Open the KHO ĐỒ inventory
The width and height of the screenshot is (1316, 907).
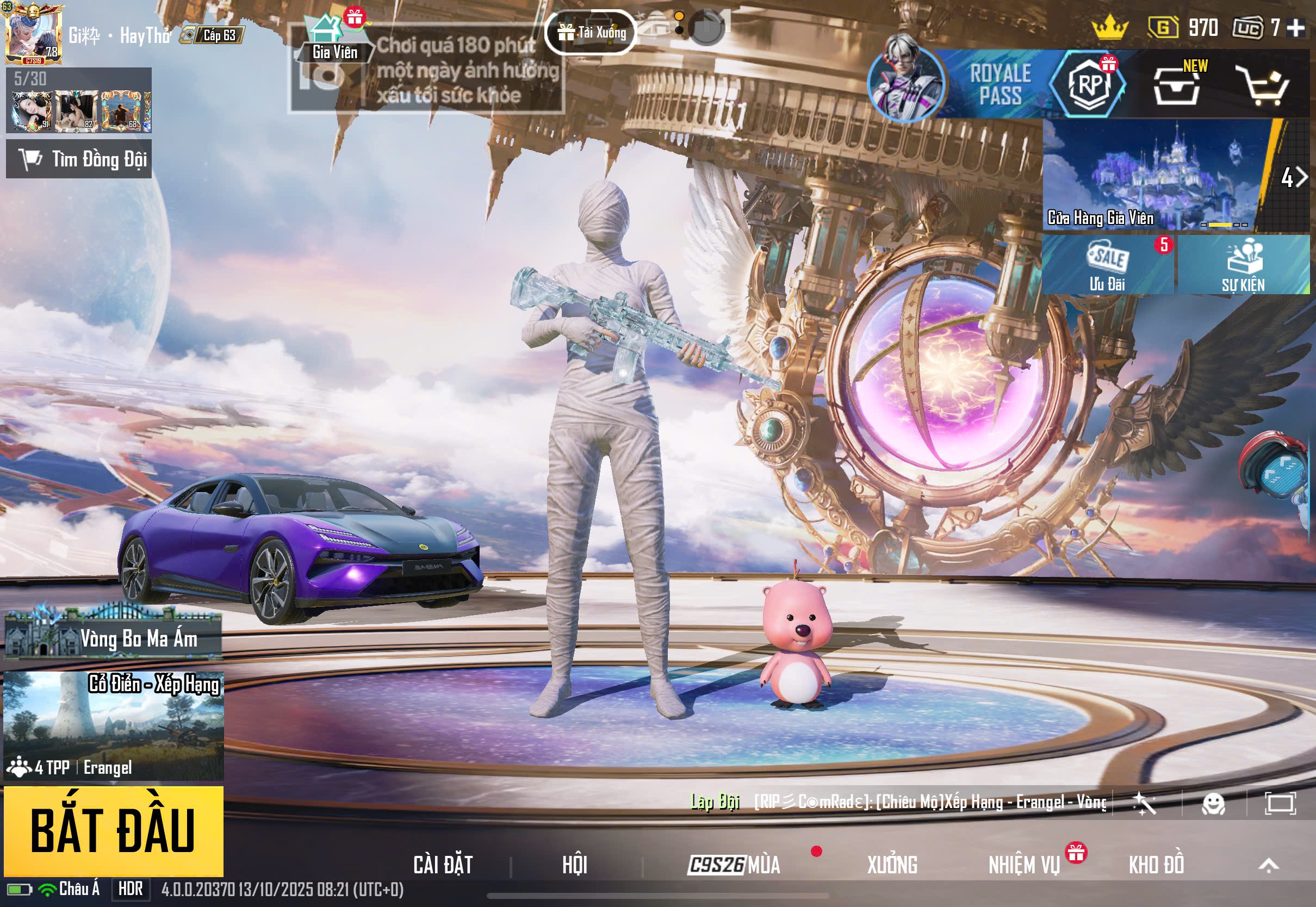[x=1156, y=865]
